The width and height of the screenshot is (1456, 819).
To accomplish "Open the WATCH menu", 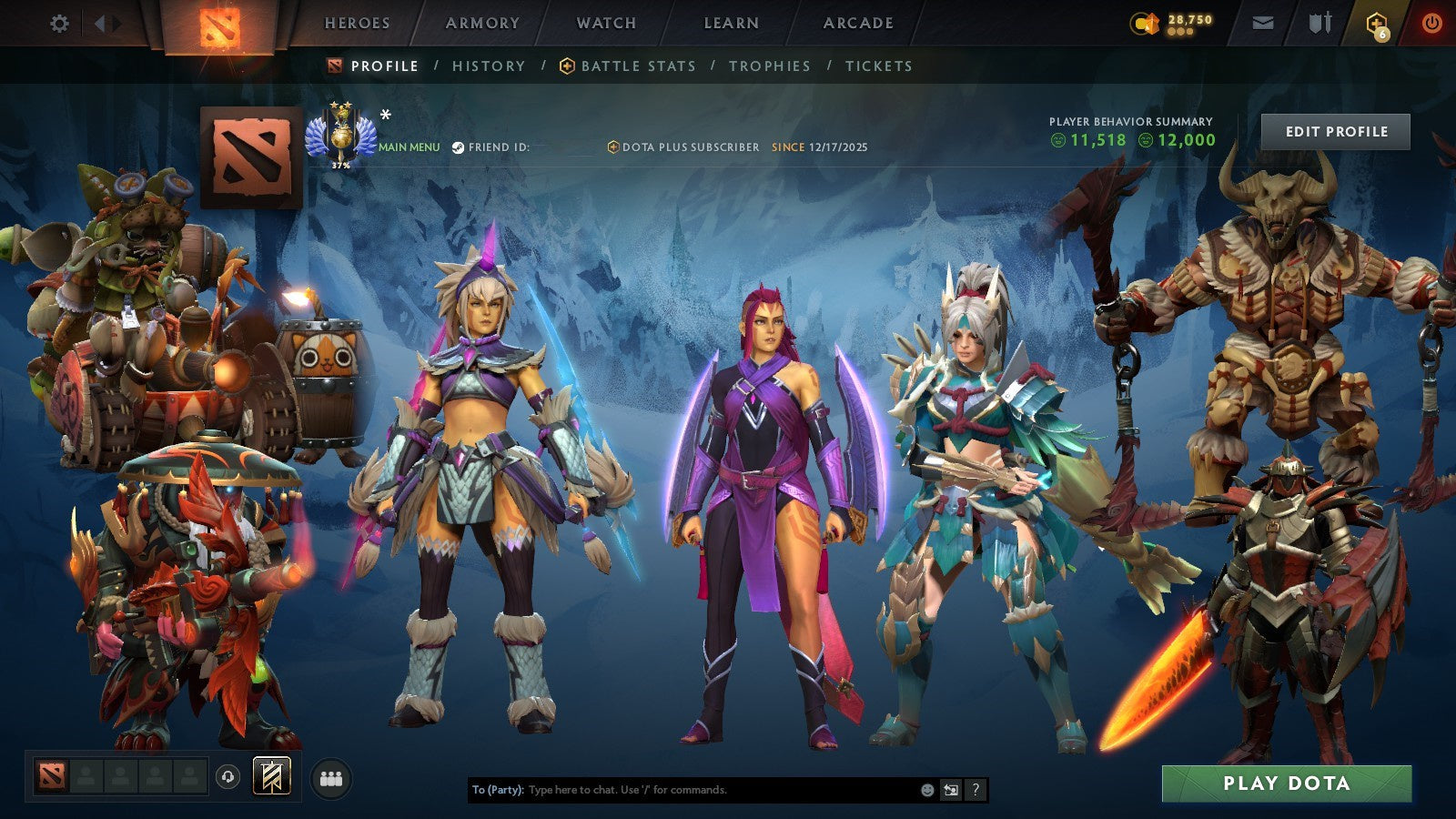I will (606, 24).
